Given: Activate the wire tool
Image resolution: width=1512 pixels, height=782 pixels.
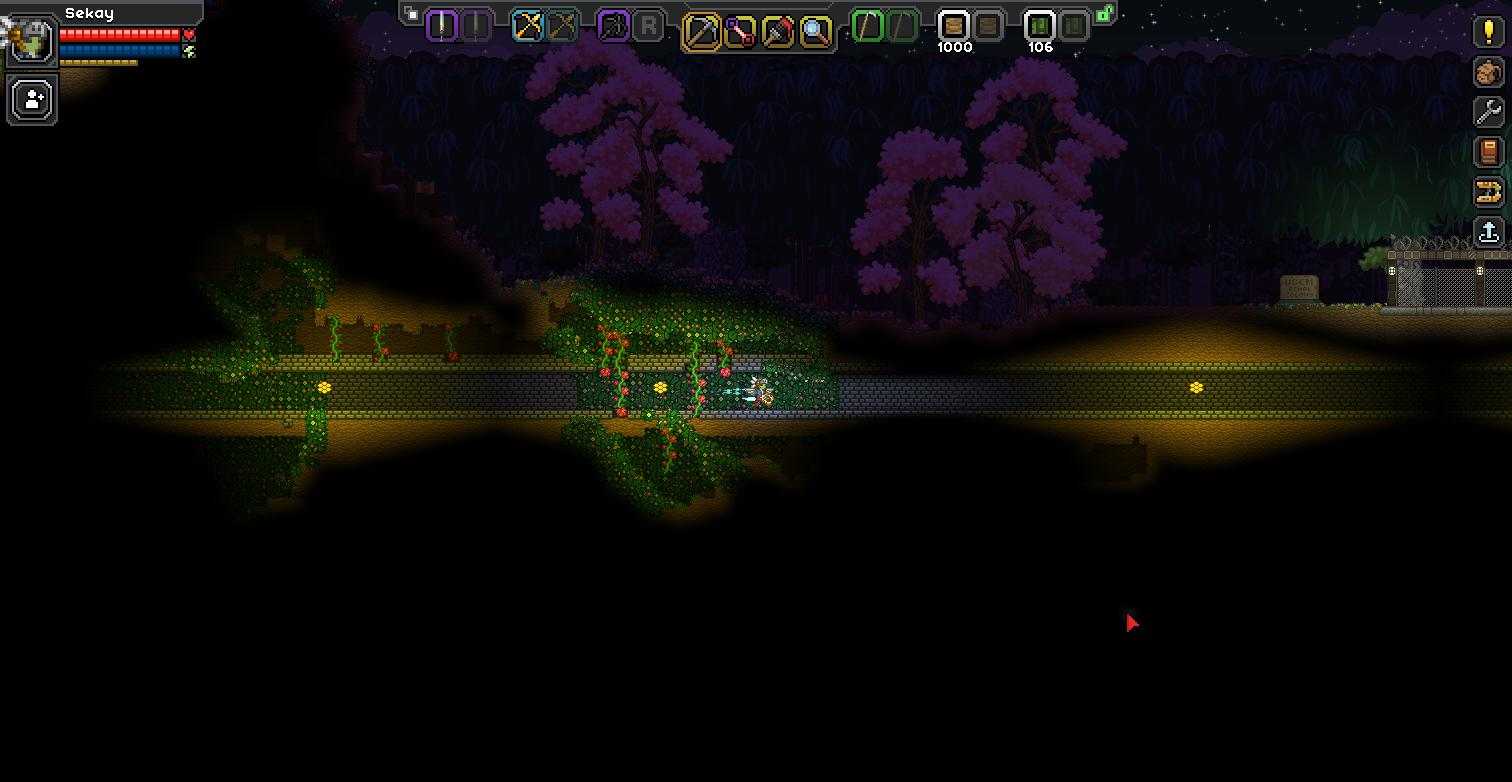Looking at the screenshot, I should 739,32.
